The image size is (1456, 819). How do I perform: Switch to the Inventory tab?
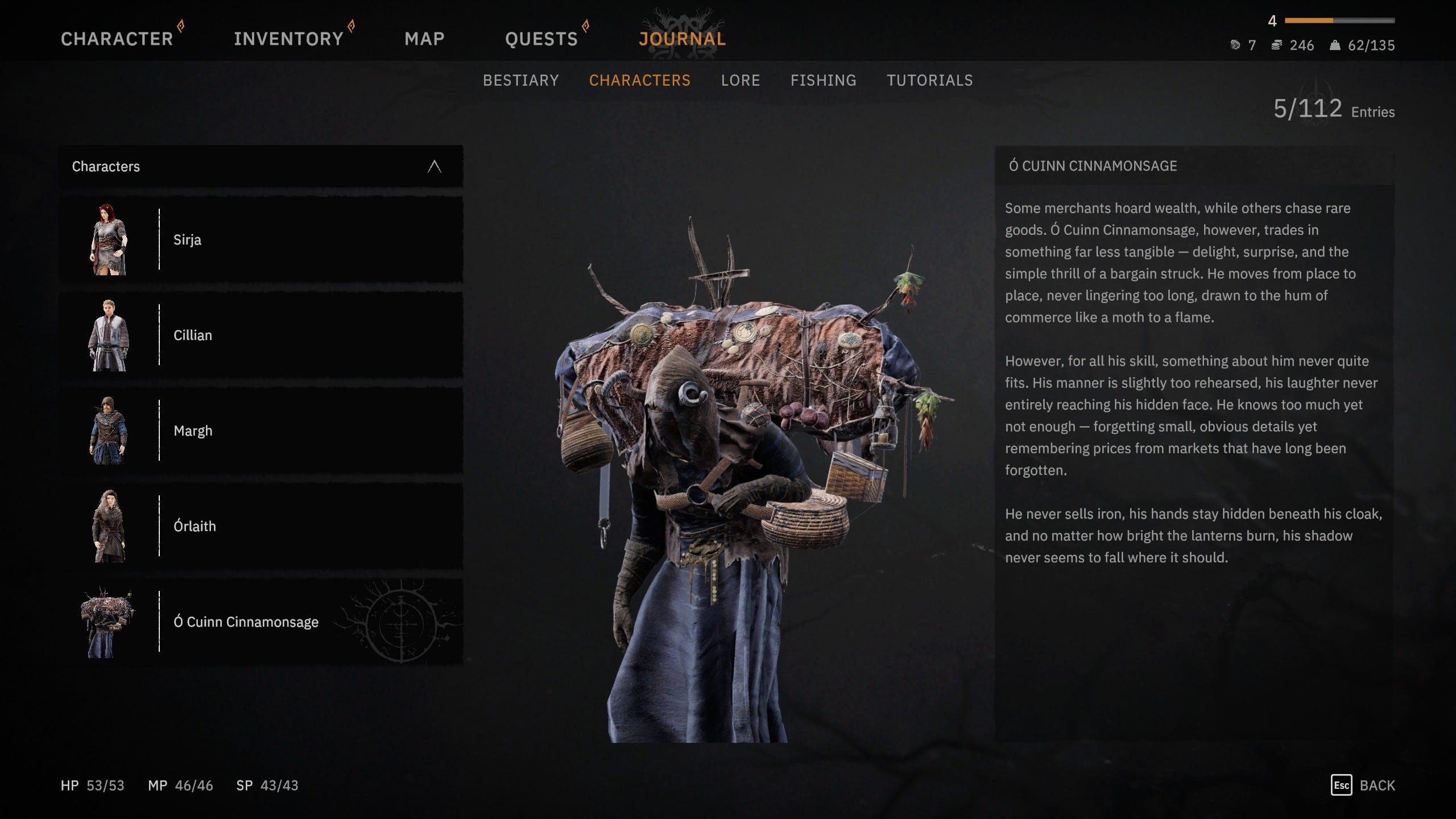pyautogui.click(x=288, y=39)
